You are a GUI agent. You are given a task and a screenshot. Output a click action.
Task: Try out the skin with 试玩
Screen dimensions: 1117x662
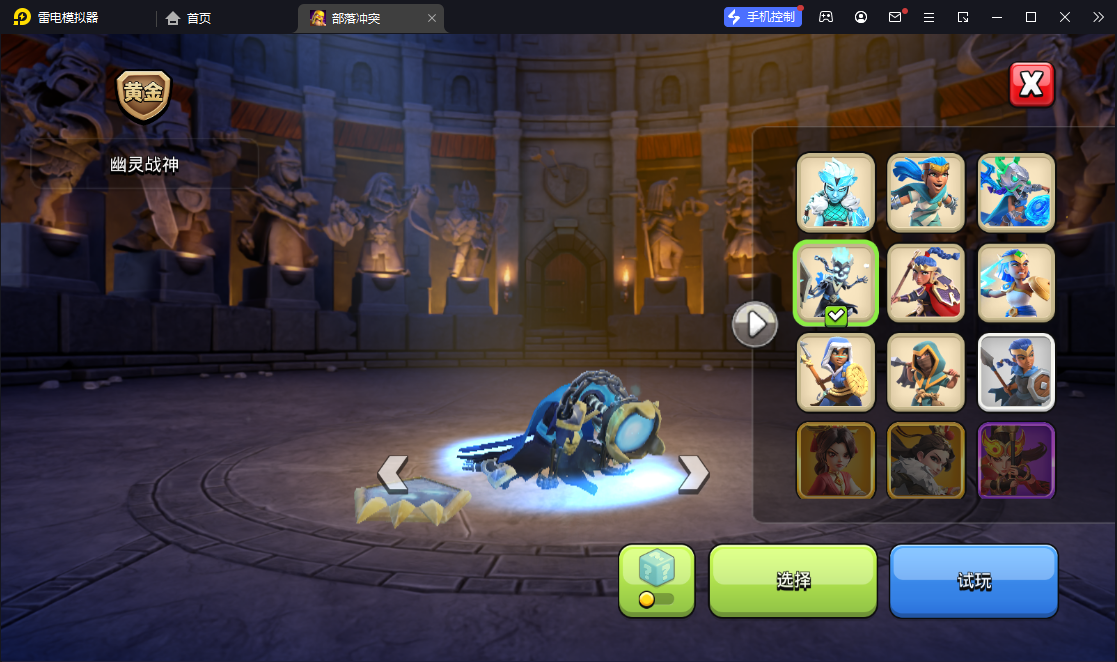click(x=973, y=580)
